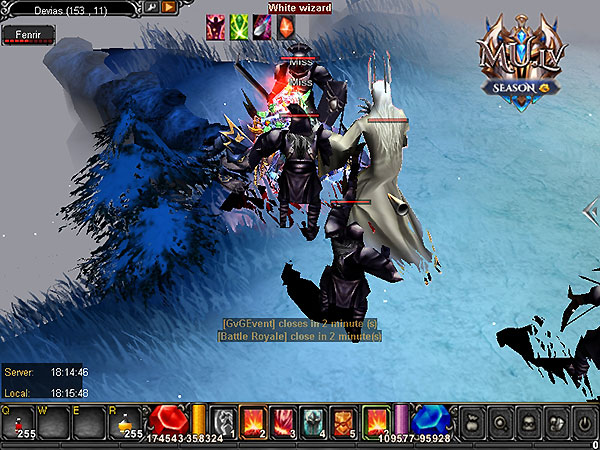Image resolution: width=600 pixels, height=450 pixels.
Task: Select the green glowing buff icon
Action: 238,28
